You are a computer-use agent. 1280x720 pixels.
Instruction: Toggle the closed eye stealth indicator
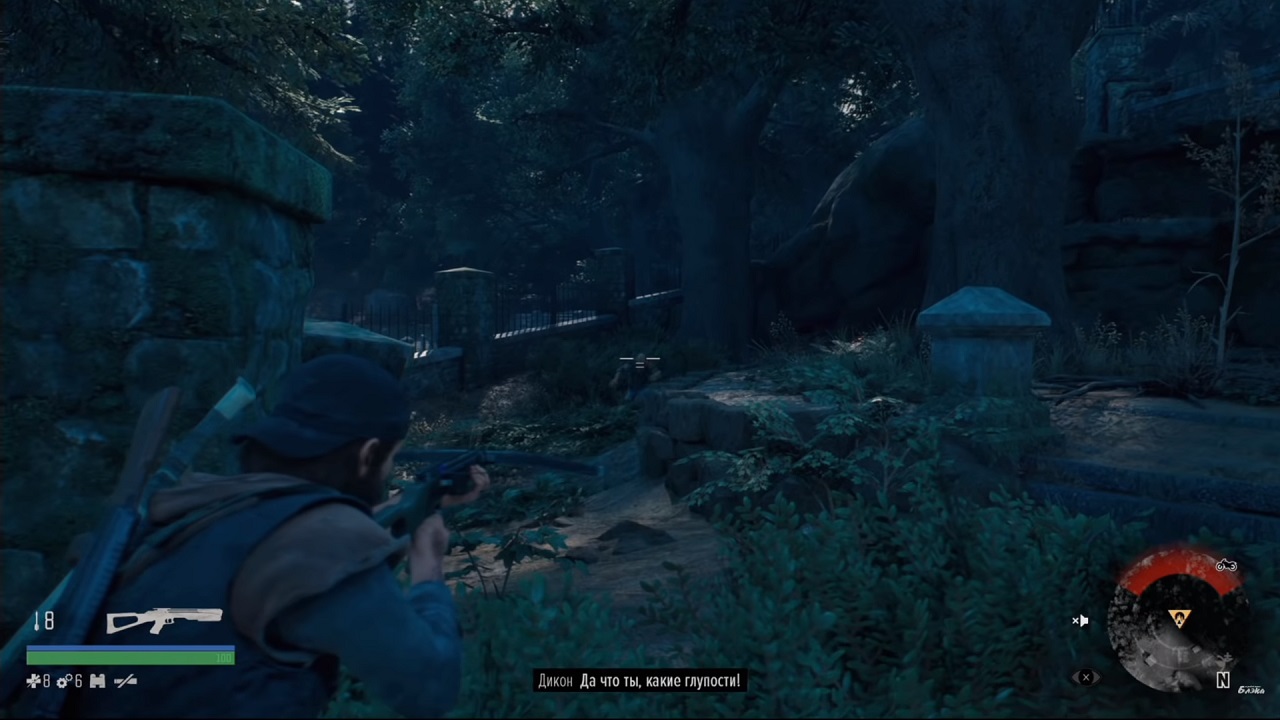(x=1086, y=677)
